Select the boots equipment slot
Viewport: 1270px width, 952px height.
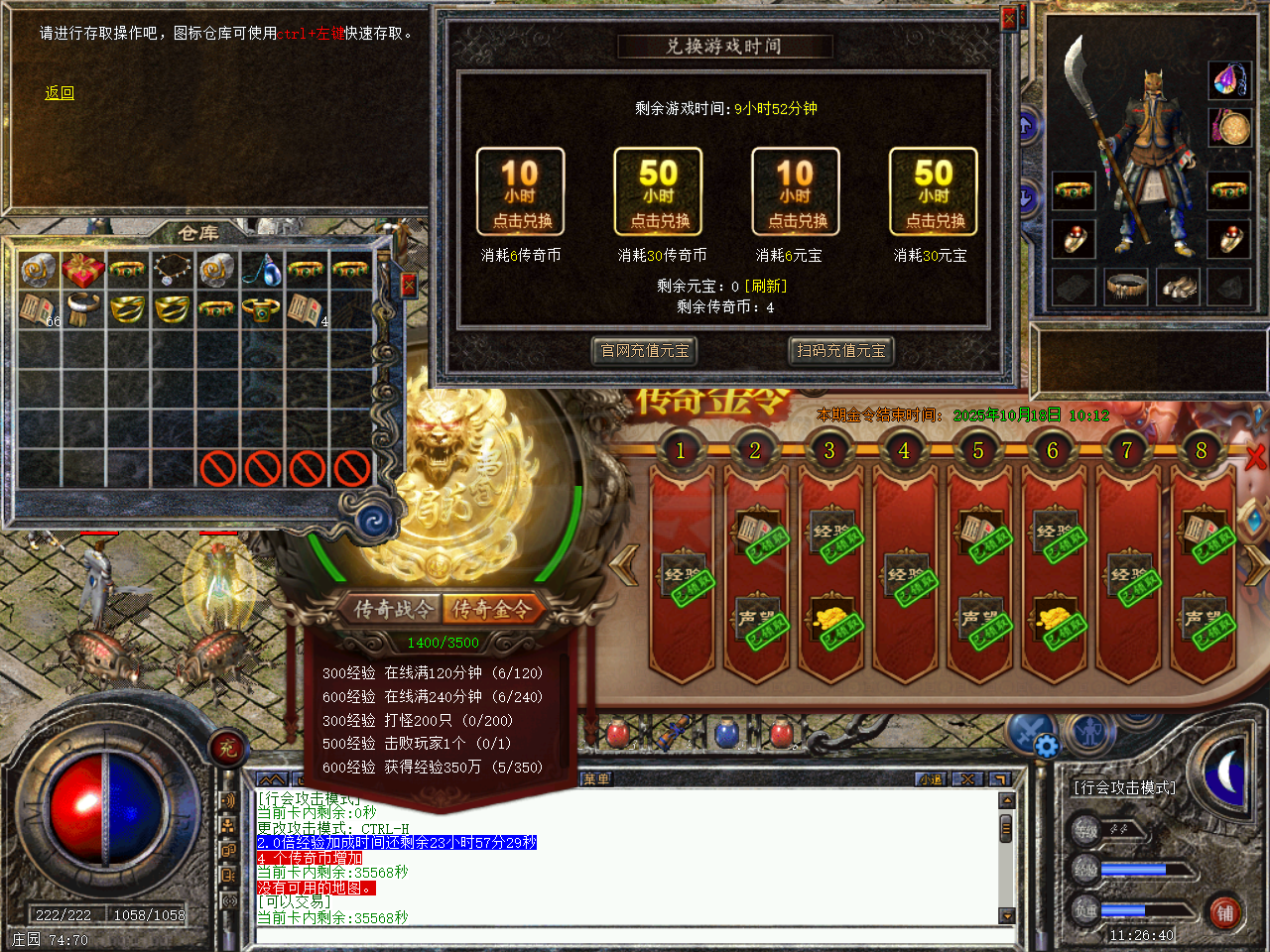1178,288
